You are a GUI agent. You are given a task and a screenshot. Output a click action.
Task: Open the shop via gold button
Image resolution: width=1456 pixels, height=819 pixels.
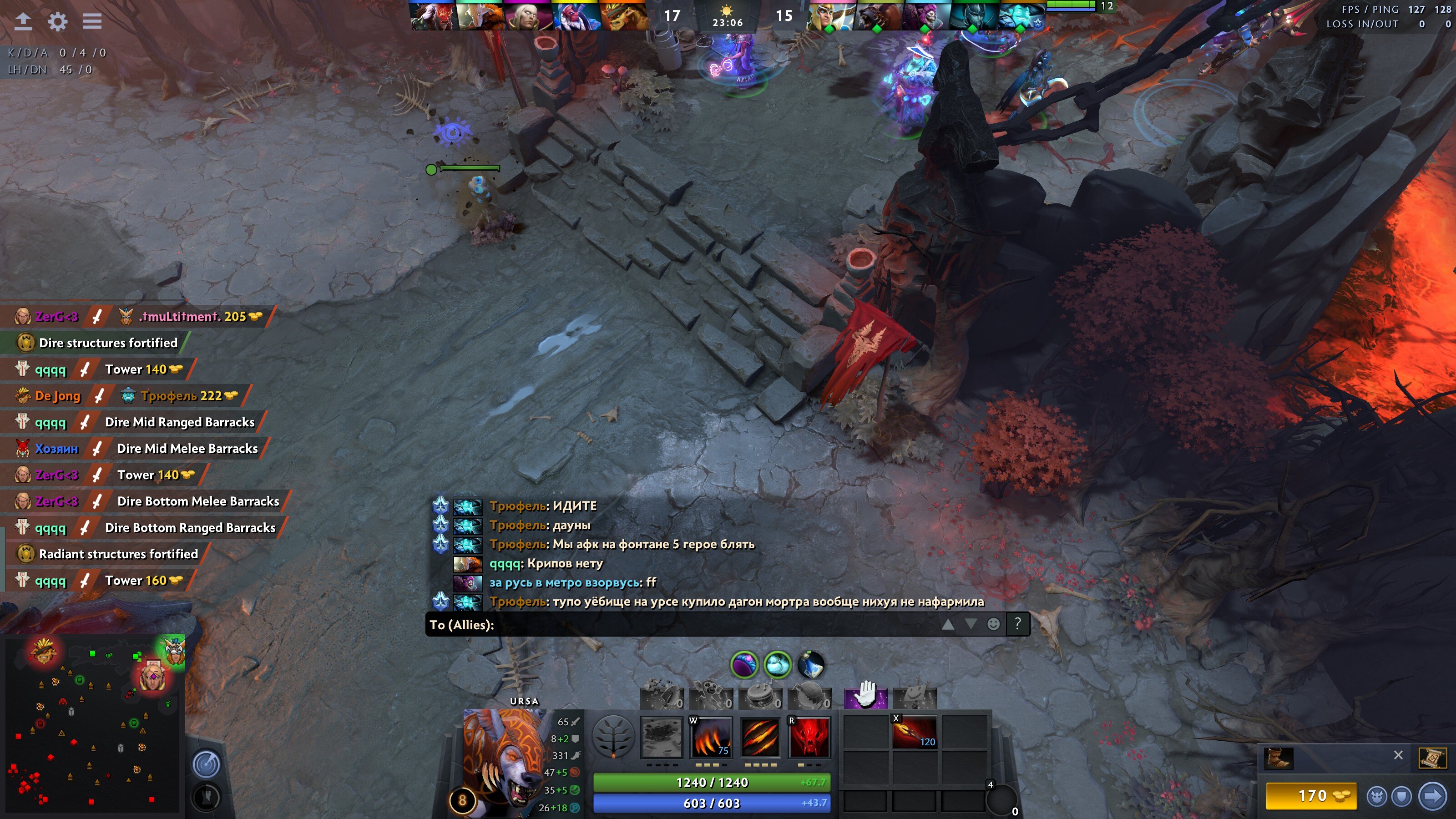1311,796
